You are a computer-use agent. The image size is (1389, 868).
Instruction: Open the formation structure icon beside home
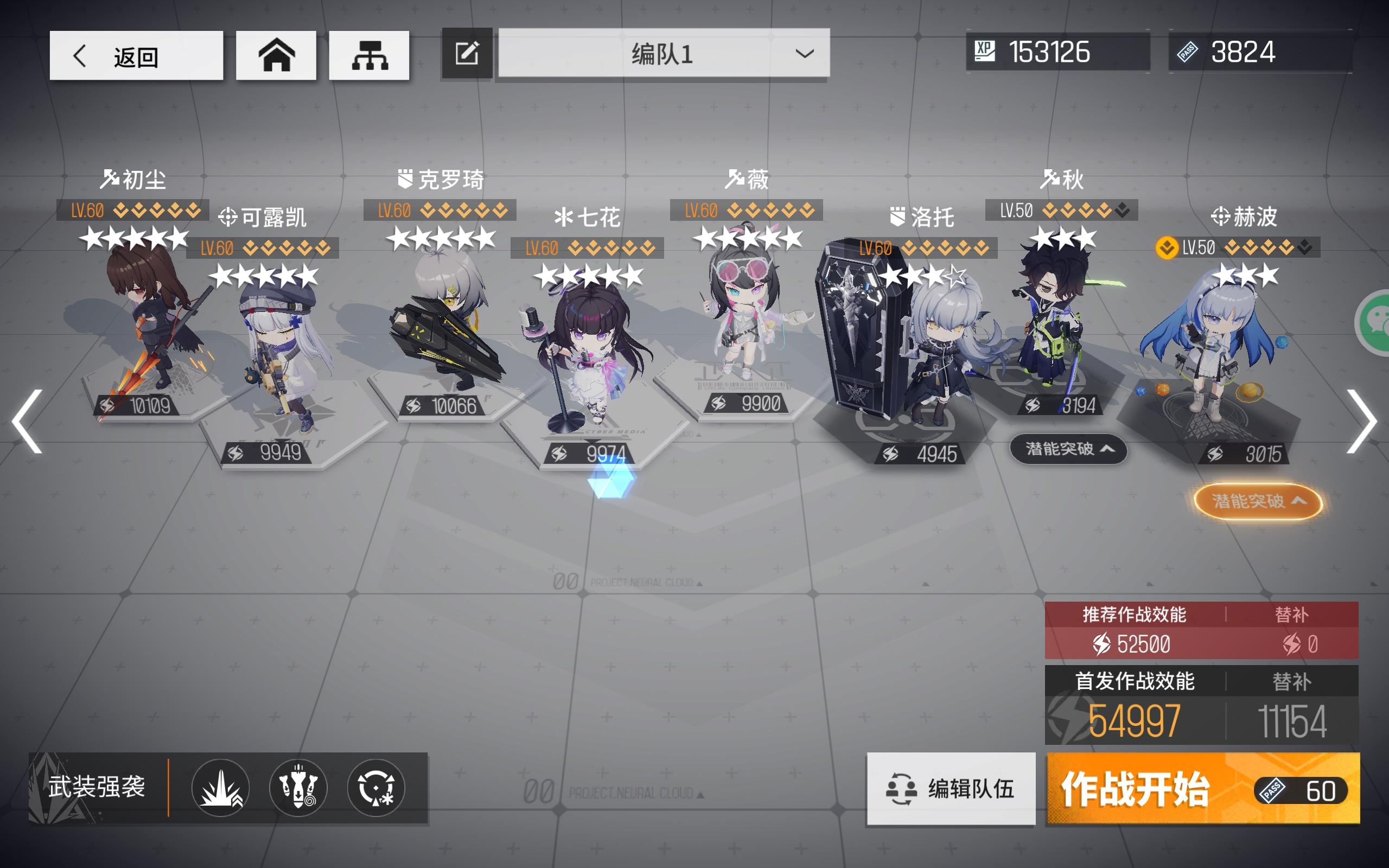[x=369, y=55]
